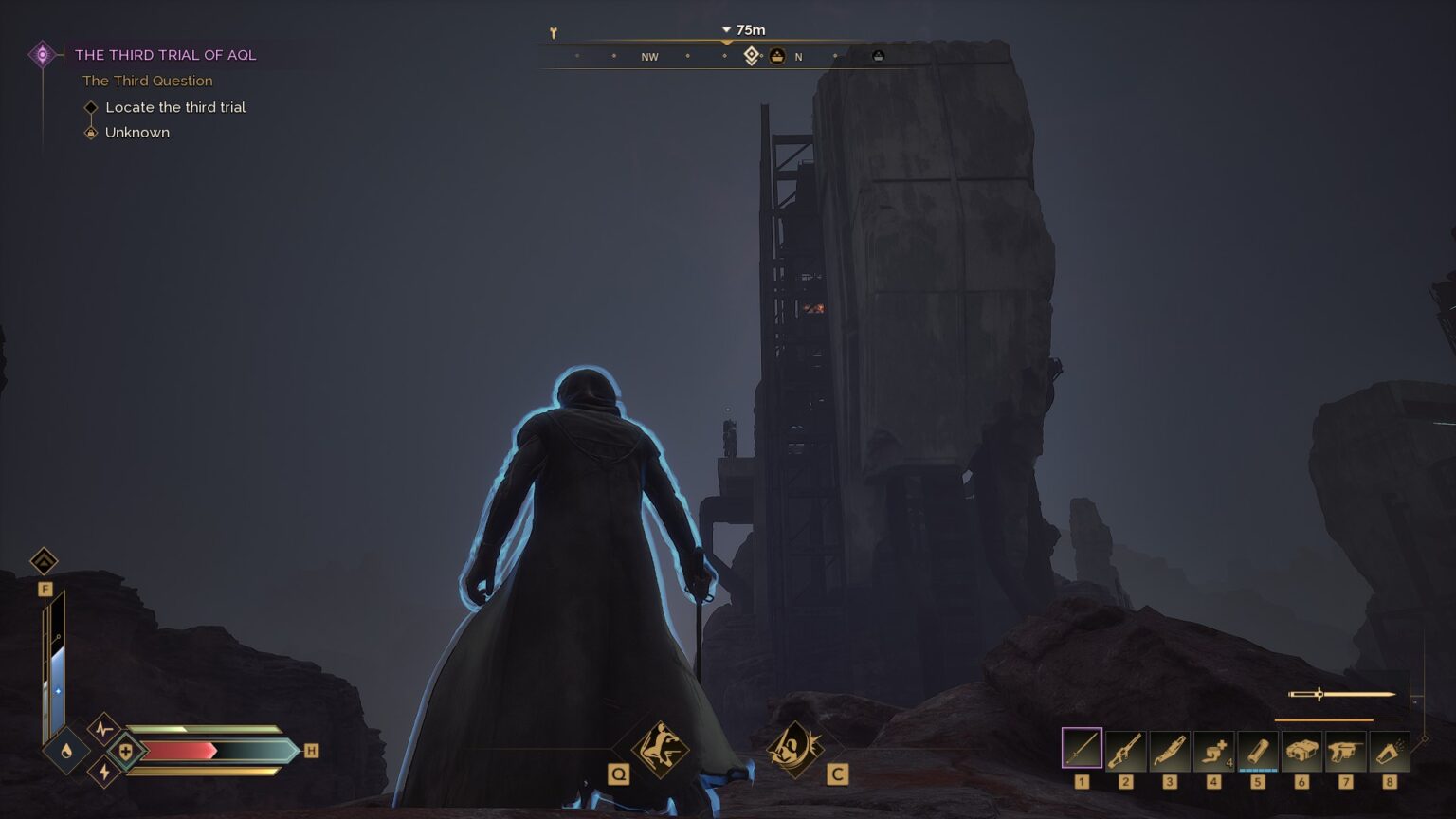Image resolution: width=1456 pixels, height=819 pixels.
Task: Activate the crouching figure ability icon
Action: click(x=660, y=748)
